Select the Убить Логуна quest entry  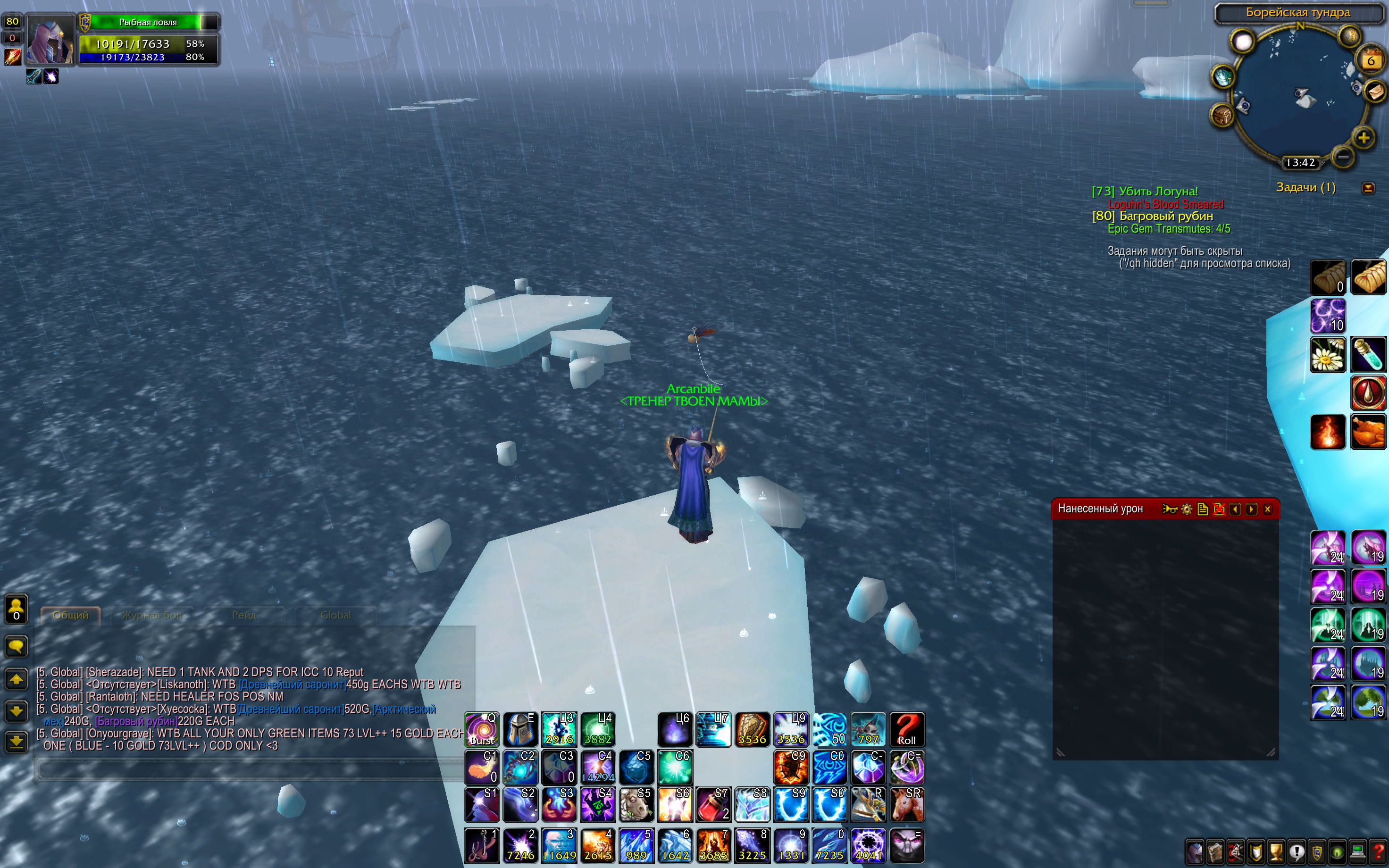(x=1145, y=192)
